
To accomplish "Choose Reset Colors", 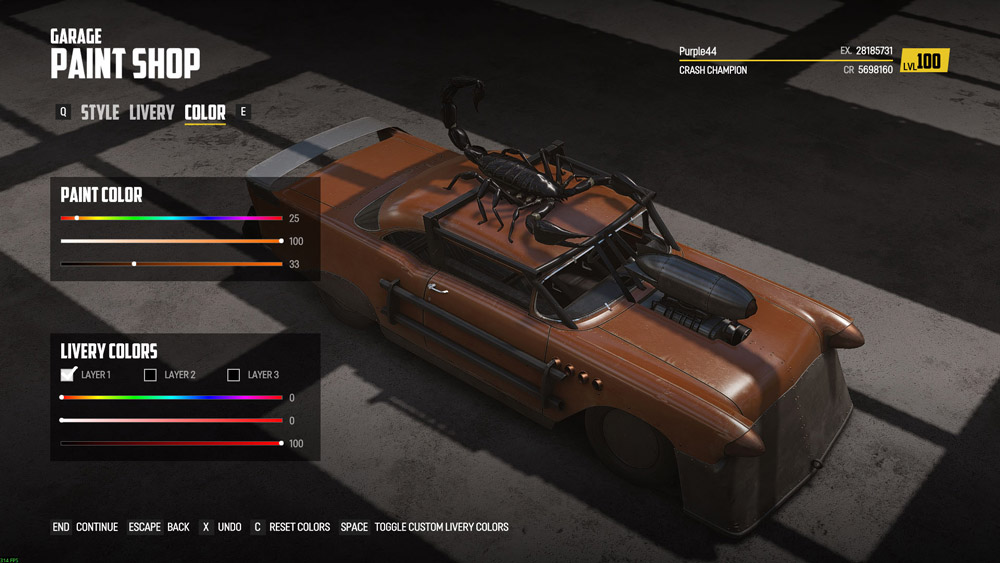I will tap(290, 527).
